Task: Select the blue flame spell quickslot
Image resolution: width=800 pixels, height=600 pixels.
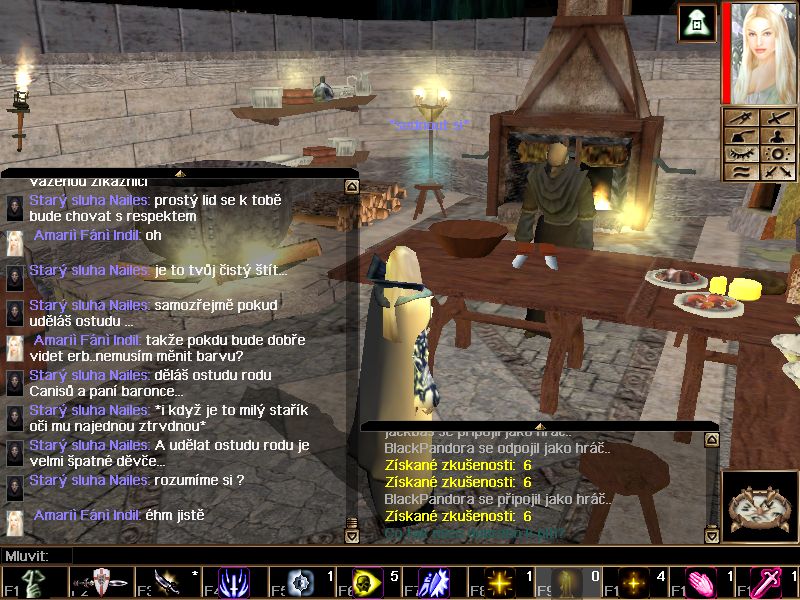Action: tap(232, 583)
